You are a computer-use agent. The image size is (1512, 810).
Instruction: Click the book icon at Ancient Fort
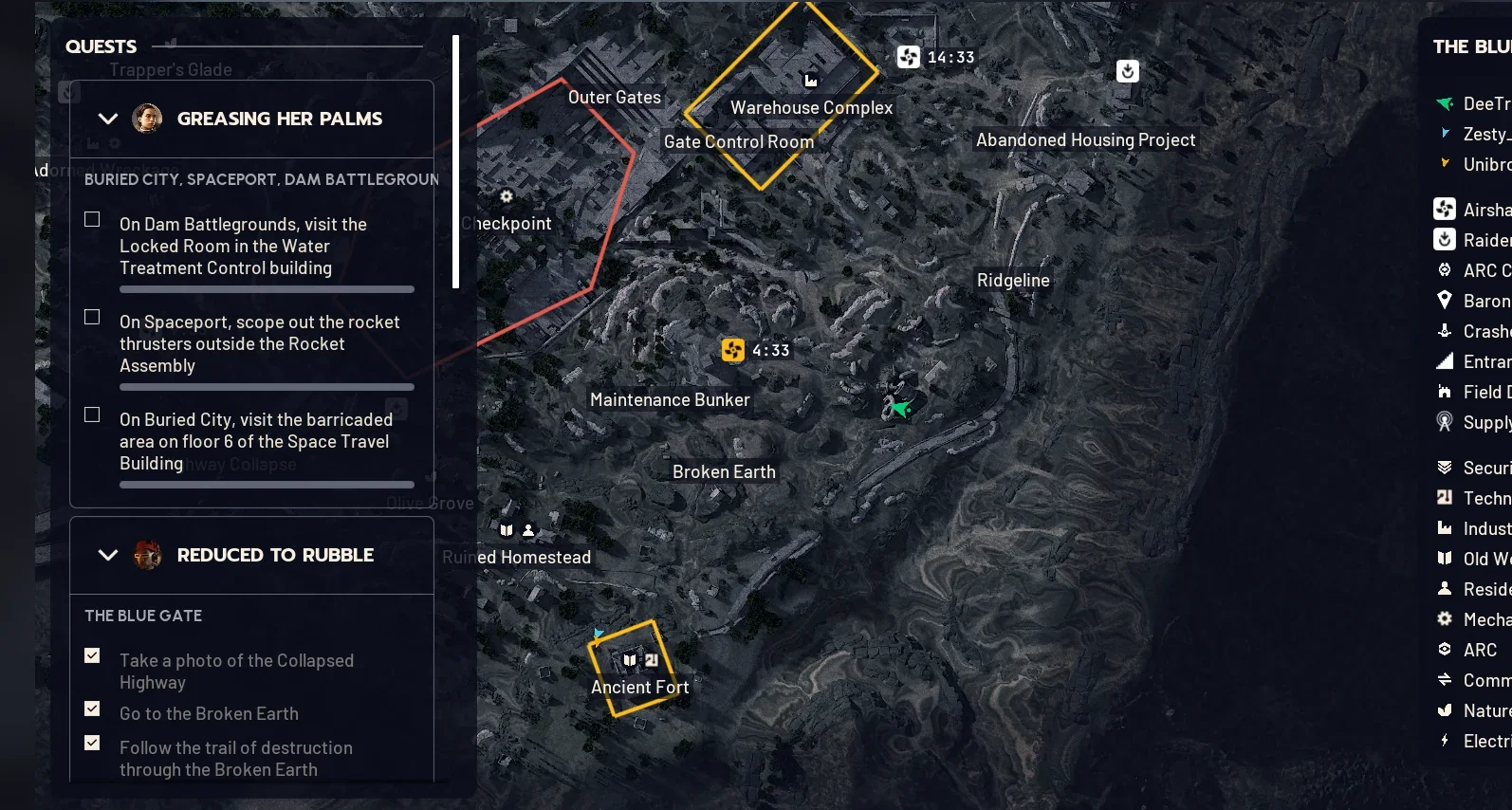point(629,661)
